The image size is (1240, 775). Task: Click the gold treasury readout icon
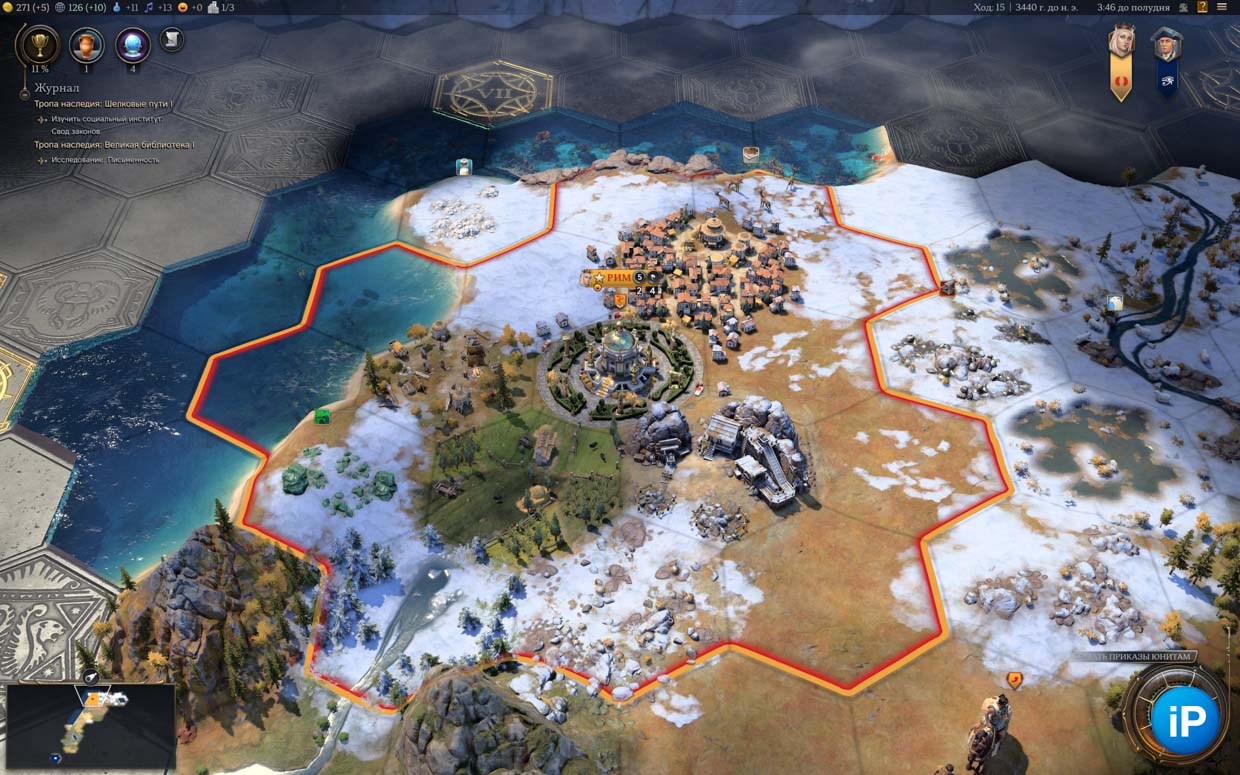8,7
